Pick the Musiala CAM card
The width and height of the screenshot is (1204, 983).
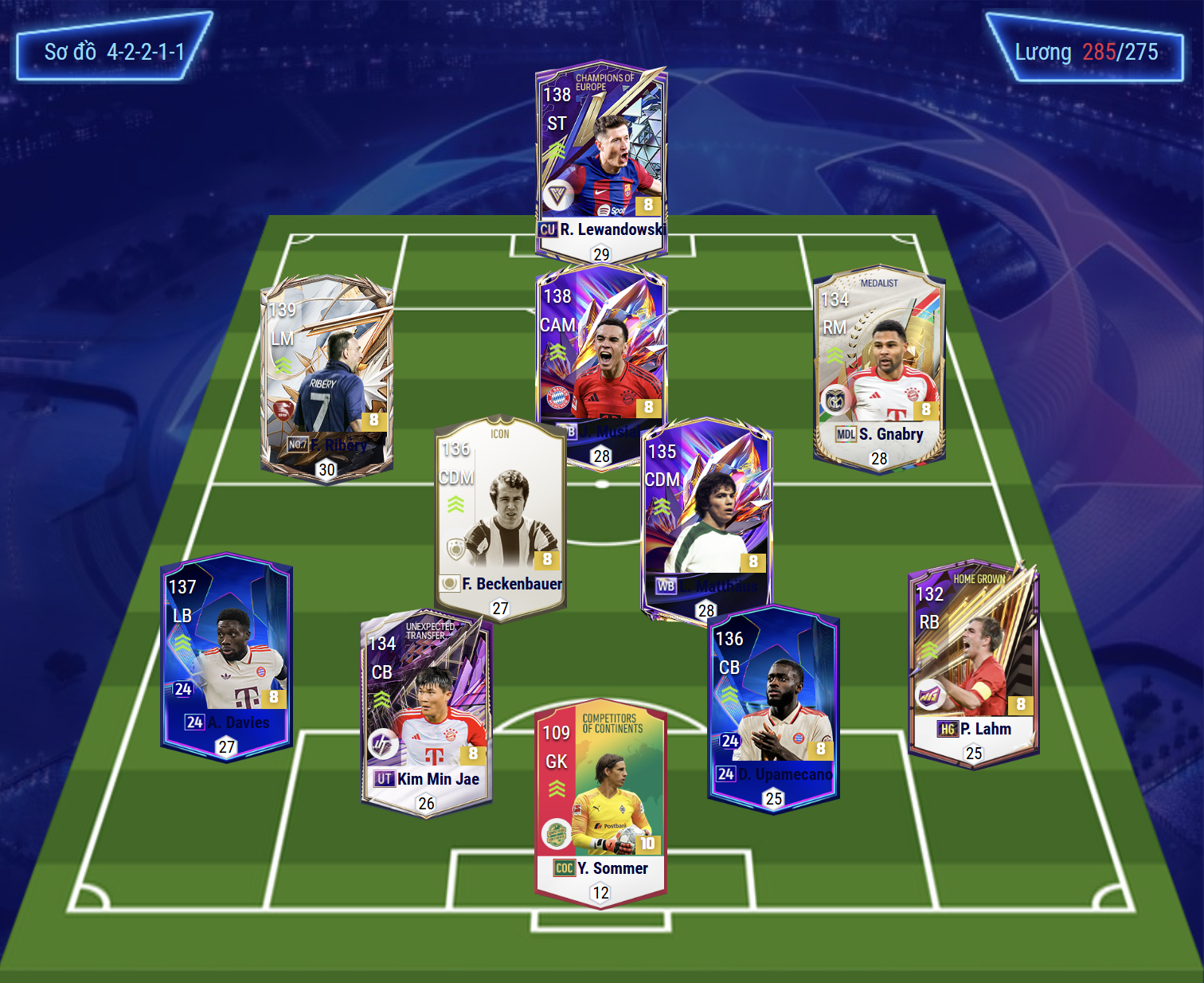(601, 351)
